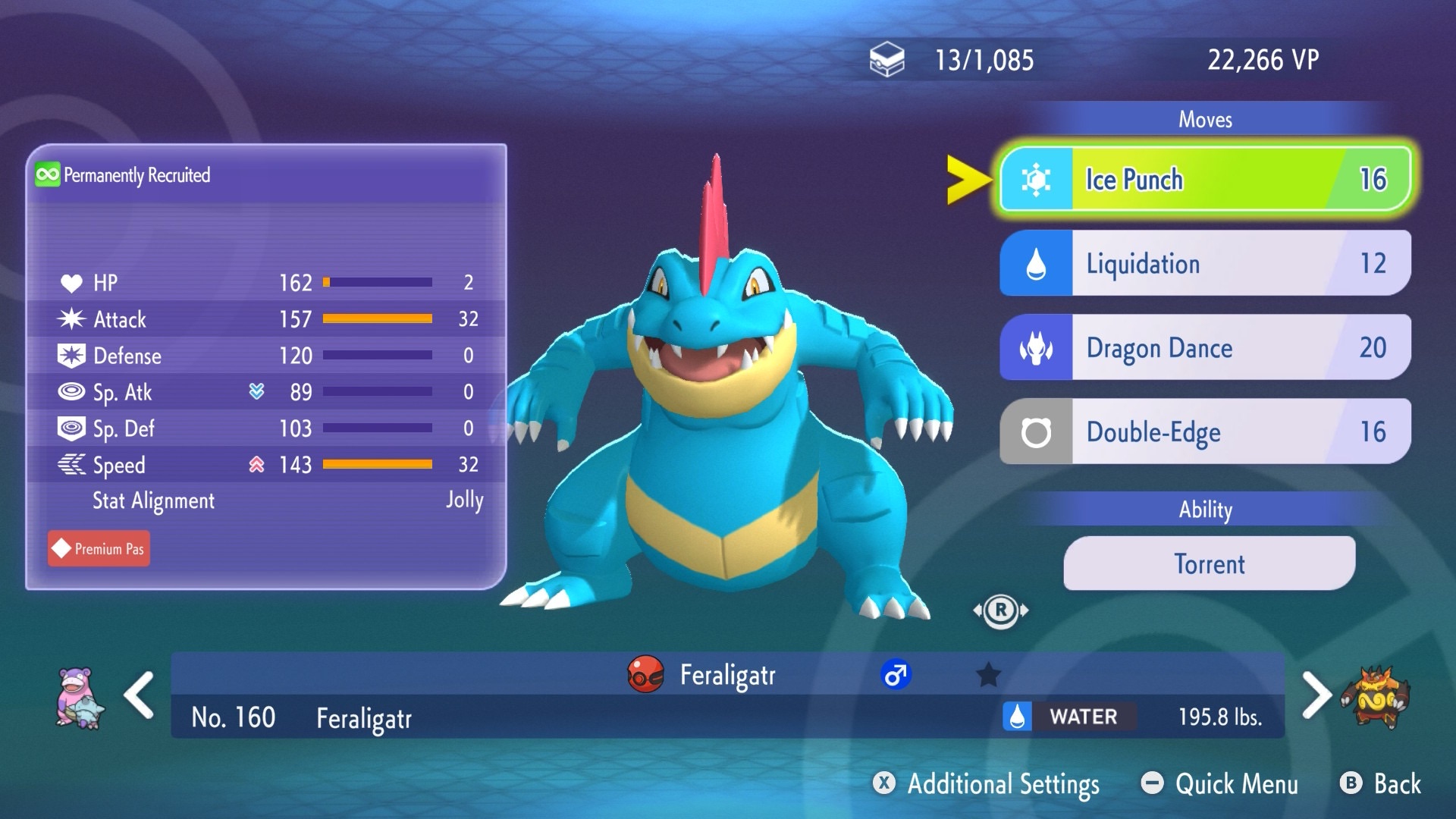Select the Speed stat row
Viewport: 1456px width, 819px height.
point(265,465)
